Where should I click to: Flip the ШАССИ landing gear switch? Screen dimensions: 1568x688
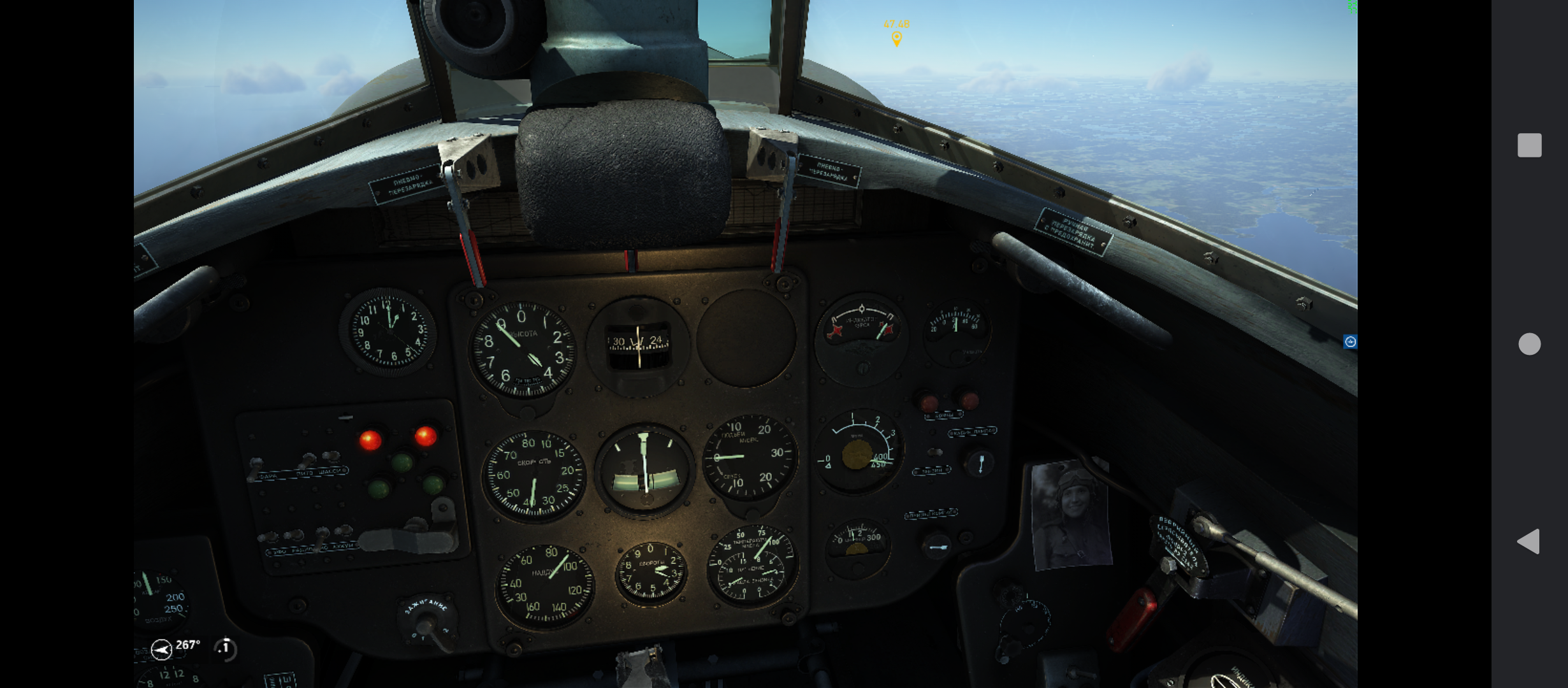tap(331, 457)
